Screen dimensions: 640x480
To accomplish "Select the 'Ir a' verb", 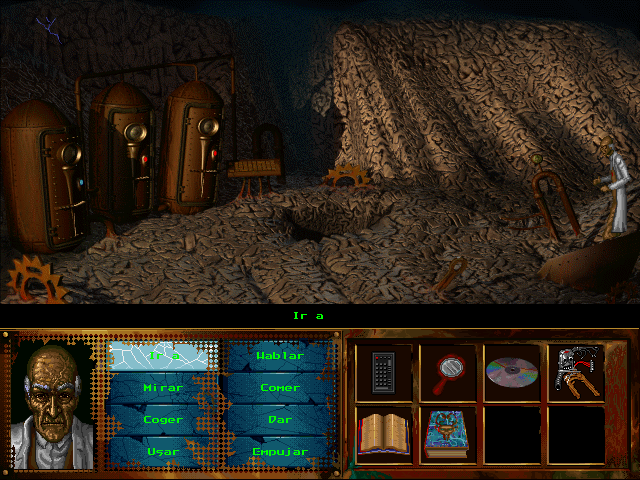I will pos(164,356).
